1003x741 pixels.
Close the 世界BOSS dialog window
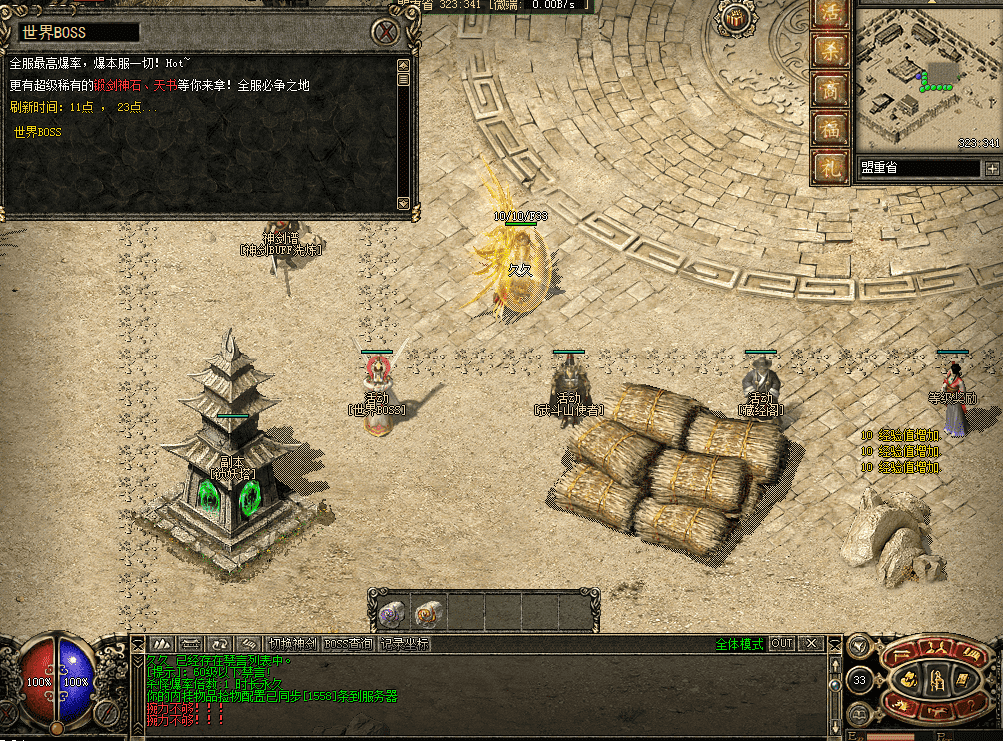tap(384, 32)
